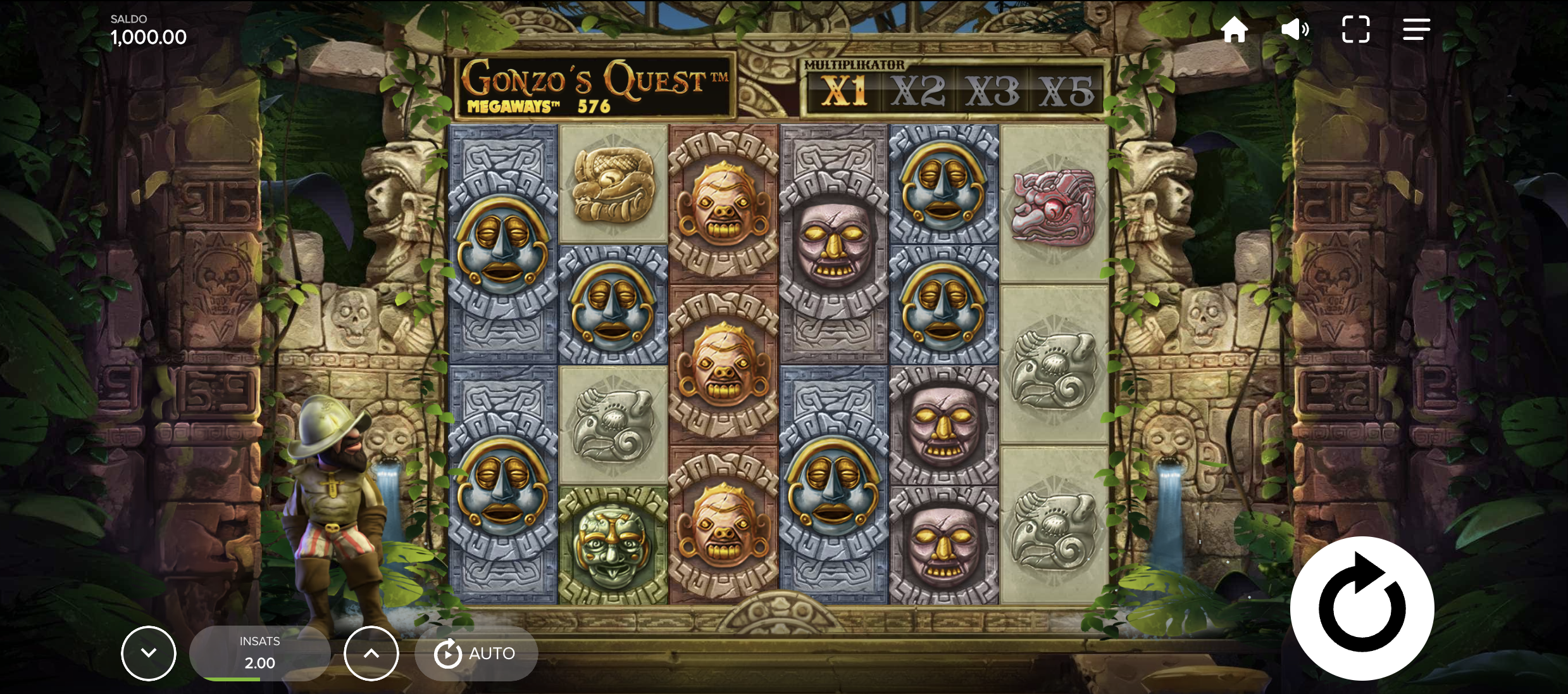Toggle autoplay mode
This screenshot has height=694, width=1568.
475,653
